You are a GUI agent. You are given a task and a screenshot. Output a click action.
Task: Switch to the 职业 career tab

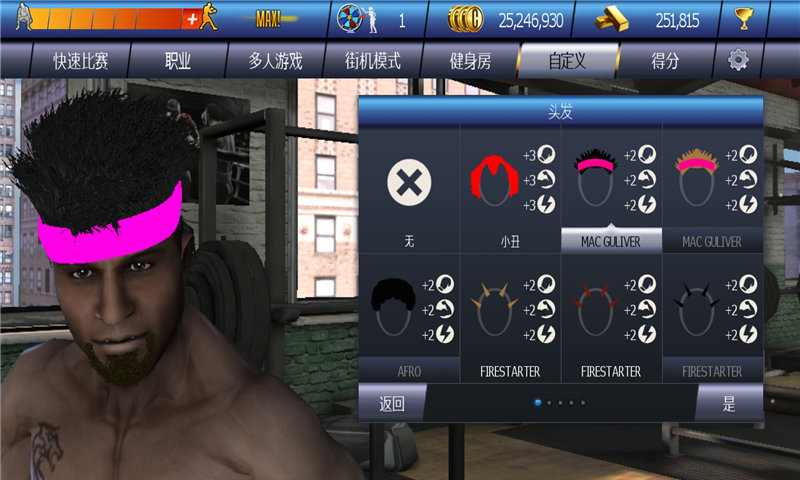[x=178, y=61]
